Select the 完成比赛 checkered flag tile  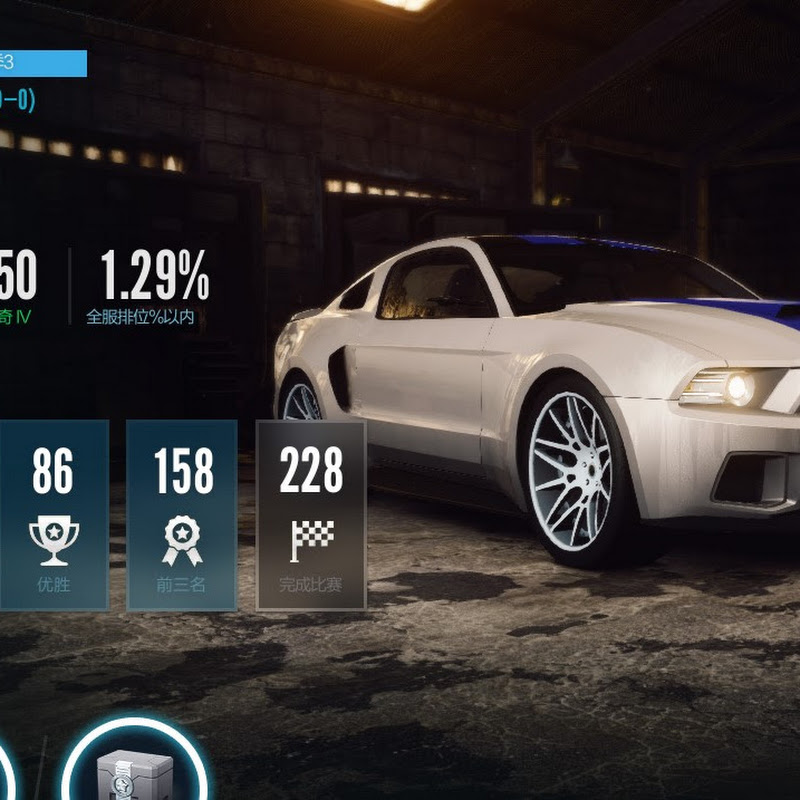pos(311,515)
